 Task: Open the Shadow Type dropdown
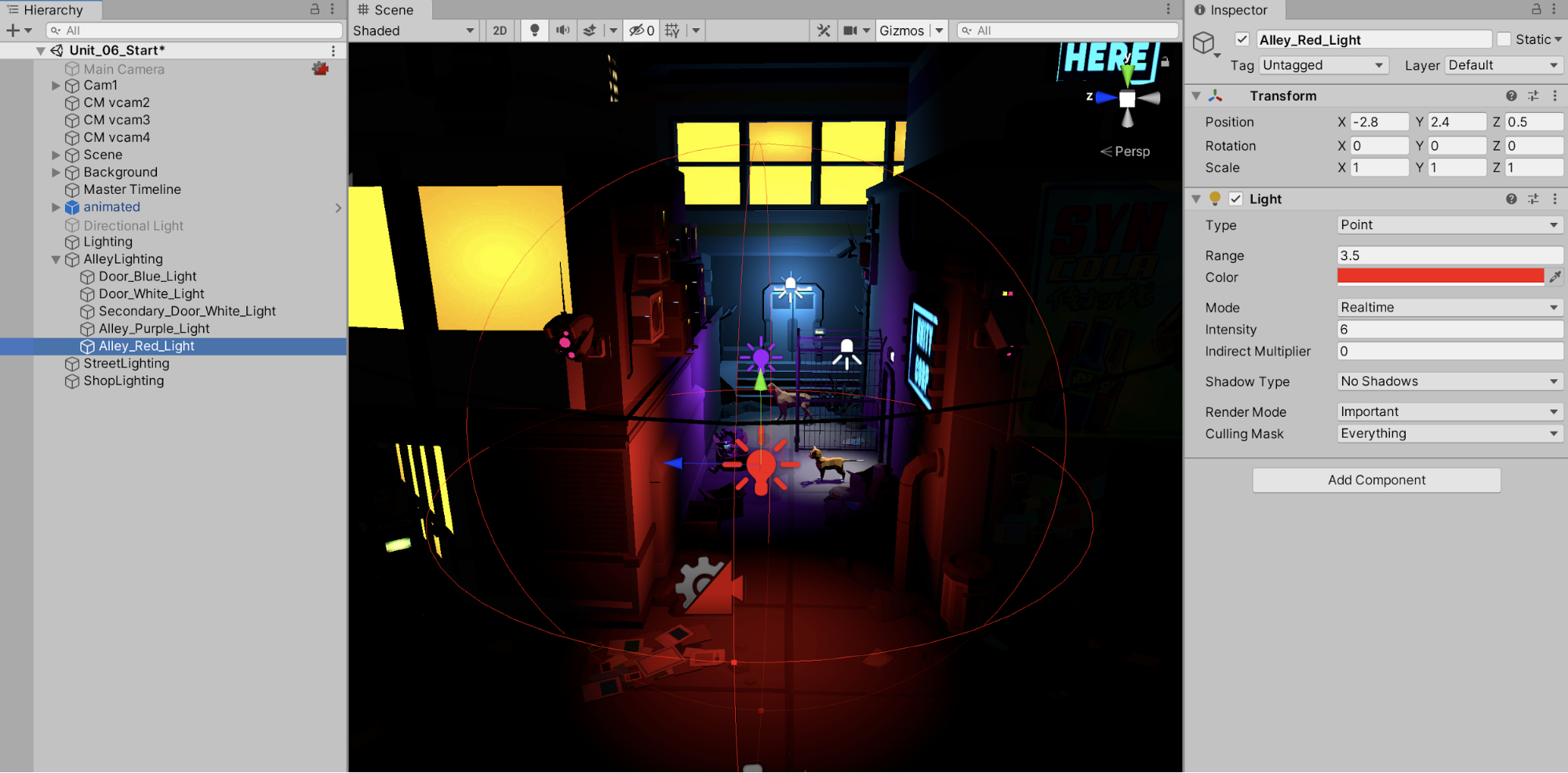coord(1449,381)
